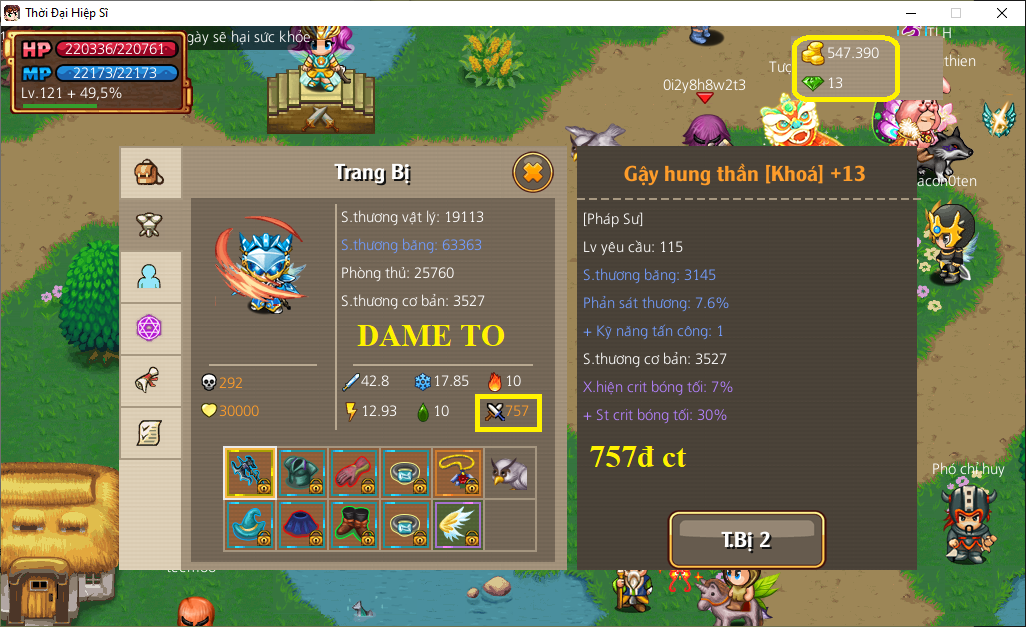
Task: Select the gold necklace amulet slot
Action: 458,473
